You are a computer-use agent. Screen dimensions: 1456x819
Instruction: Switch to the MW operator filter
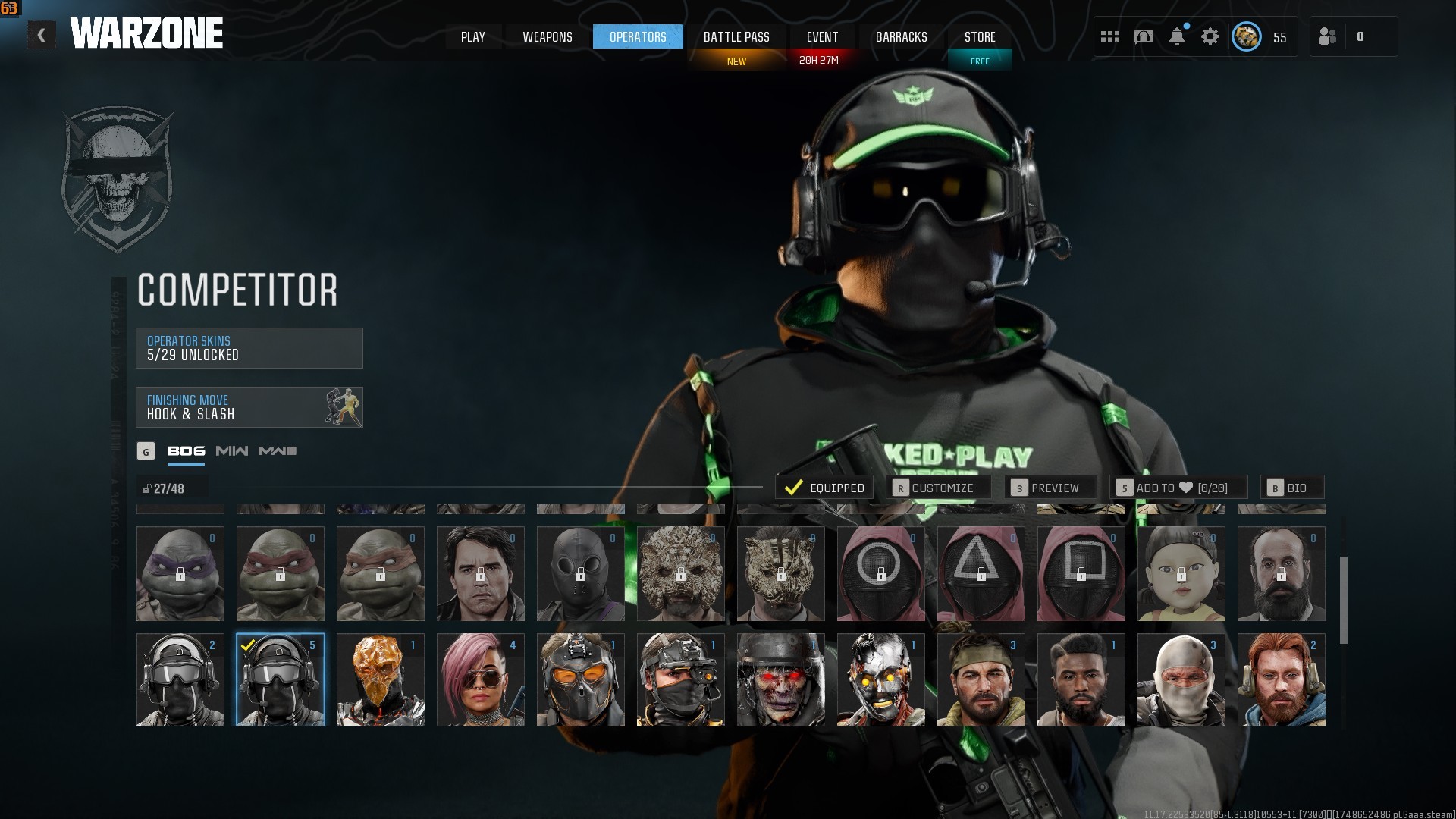point(232,451)
